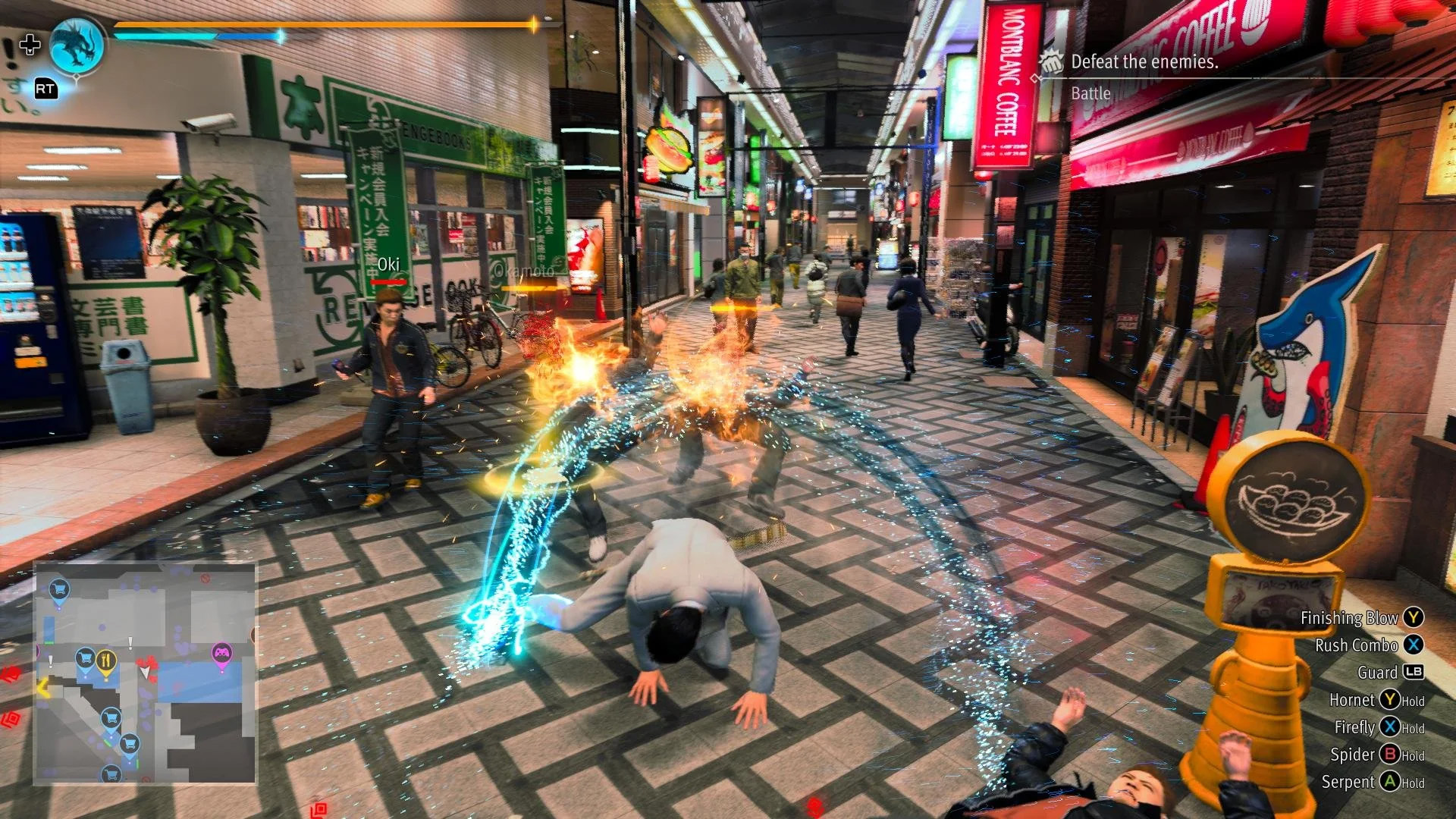
Task: Open the yellow arrow marker on minimap
Action: pyautogui.click(x=42, y=689)
